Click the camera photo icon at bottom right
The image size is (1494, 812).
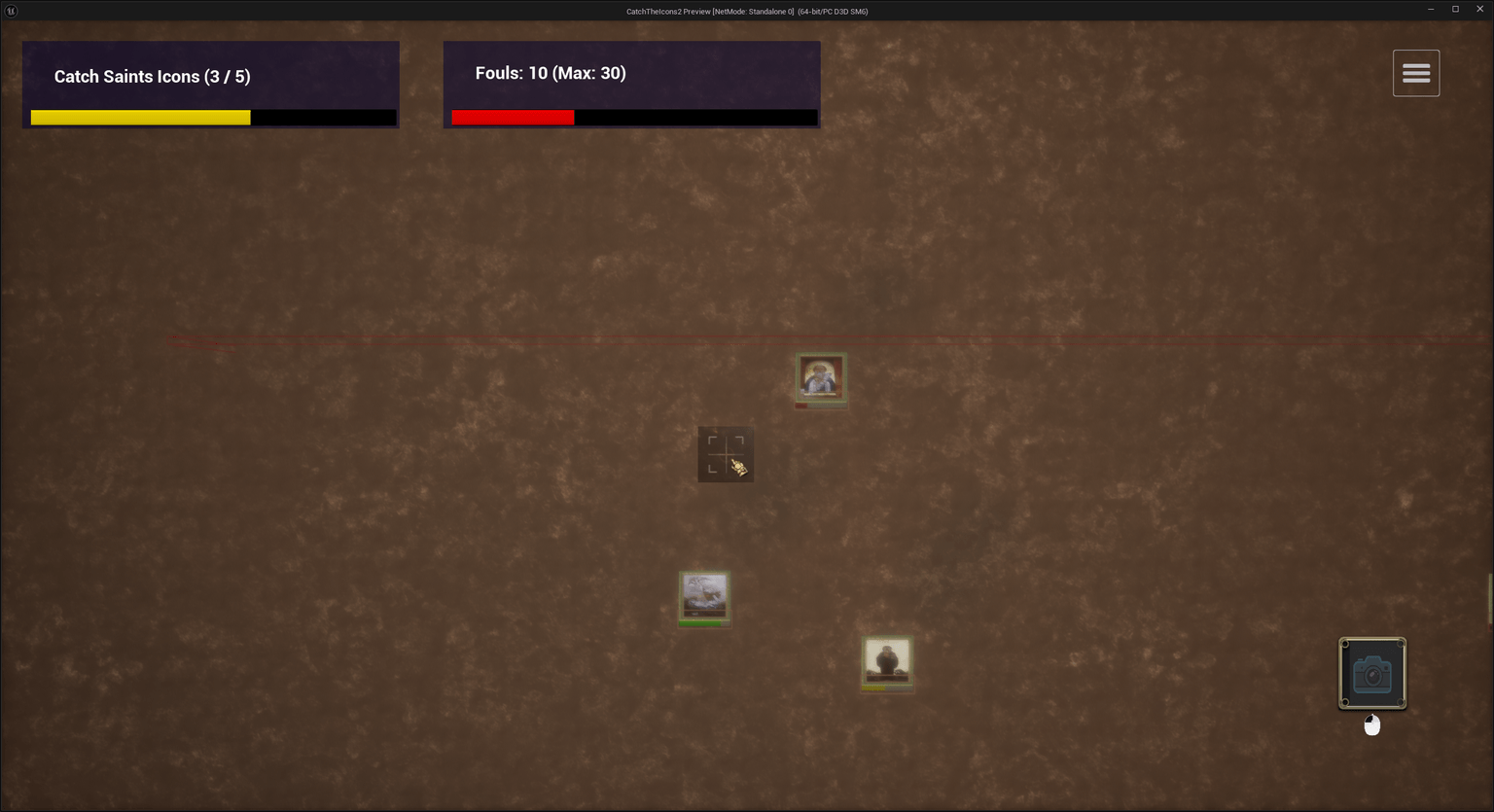pos(1372,673)
